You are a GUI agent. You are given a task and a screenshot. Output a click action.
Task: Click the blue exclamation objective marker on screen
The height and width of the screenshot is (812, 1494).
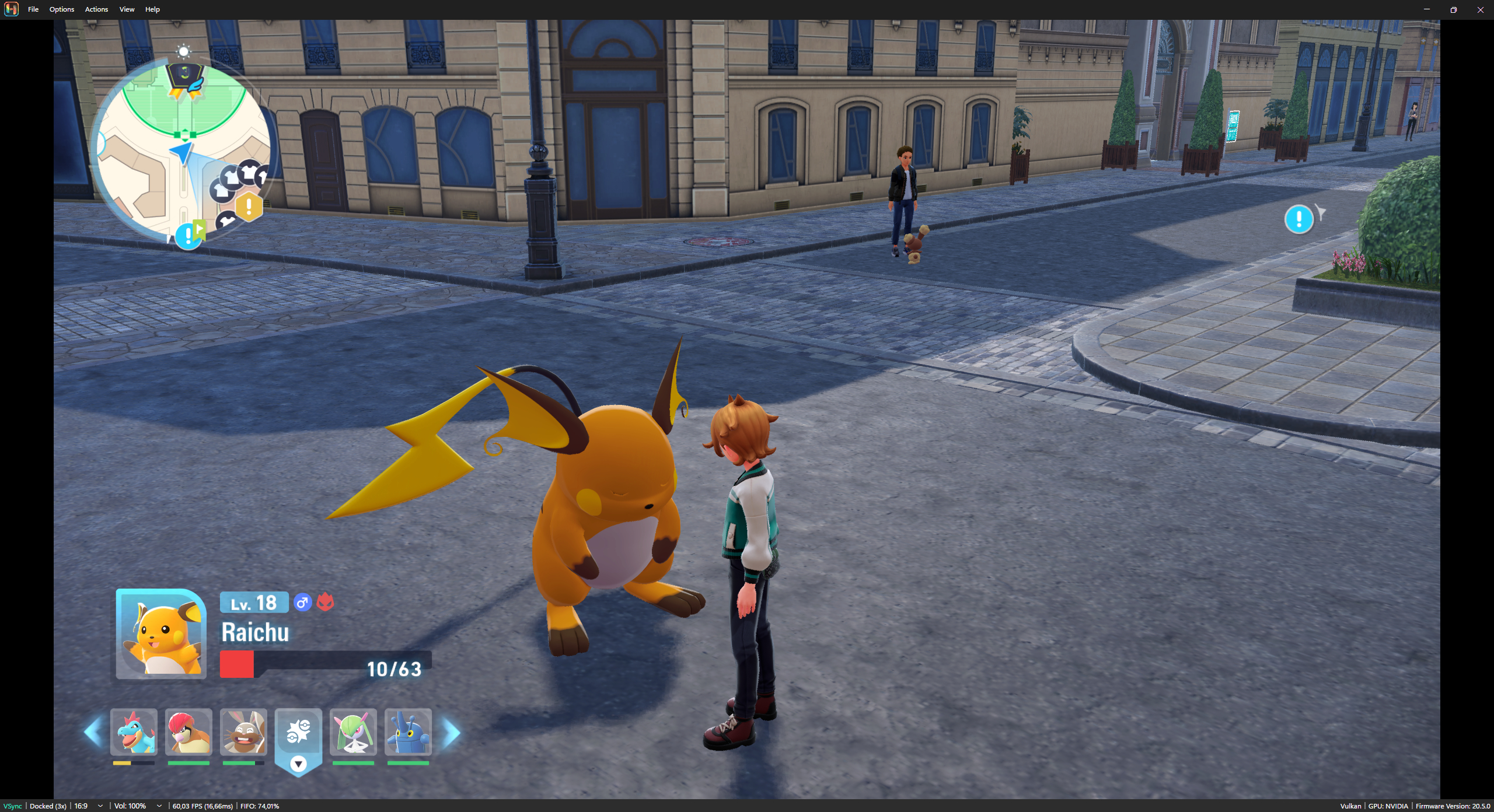1298,219
